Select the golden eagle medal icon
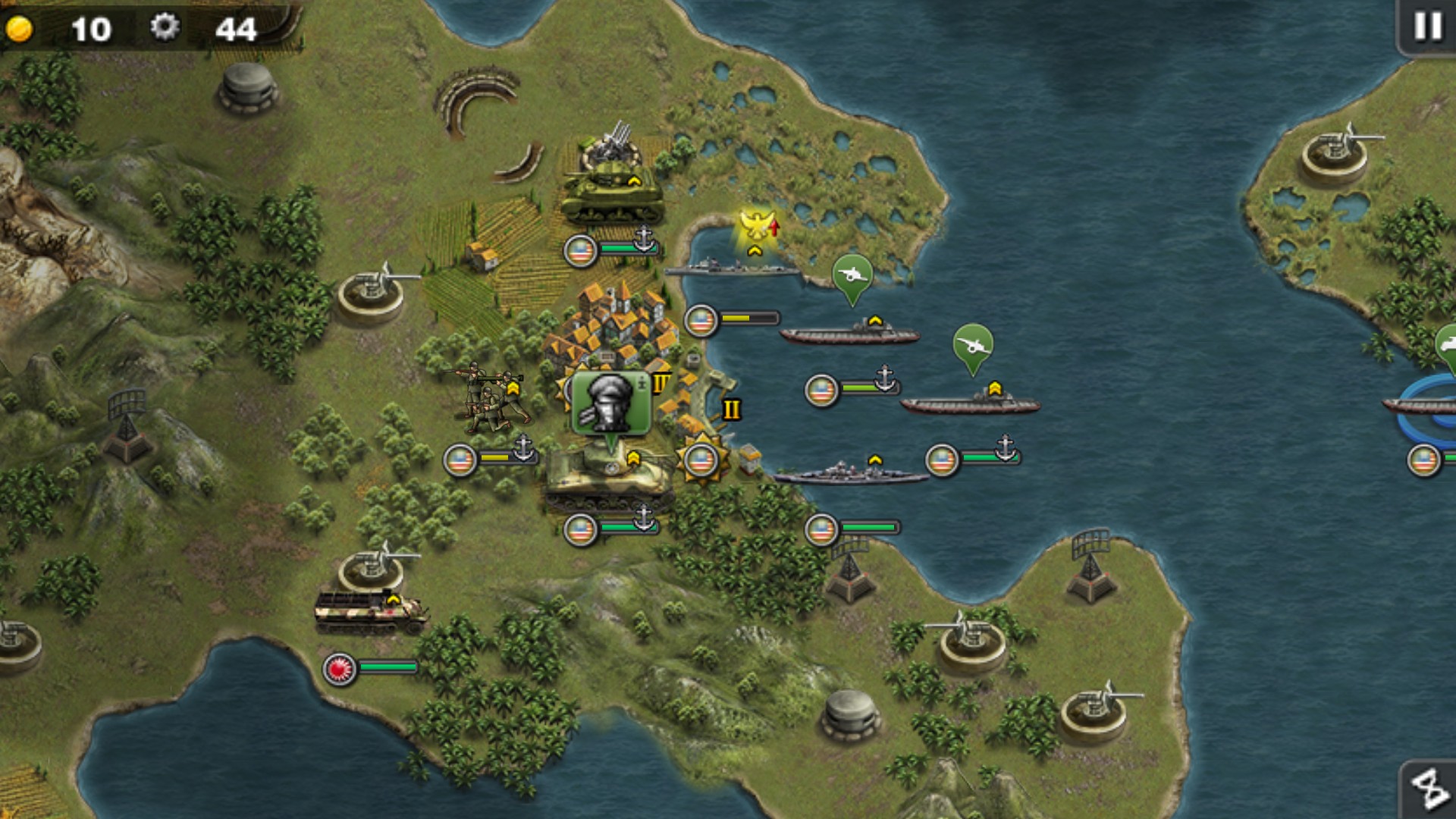 coord(756,227)
